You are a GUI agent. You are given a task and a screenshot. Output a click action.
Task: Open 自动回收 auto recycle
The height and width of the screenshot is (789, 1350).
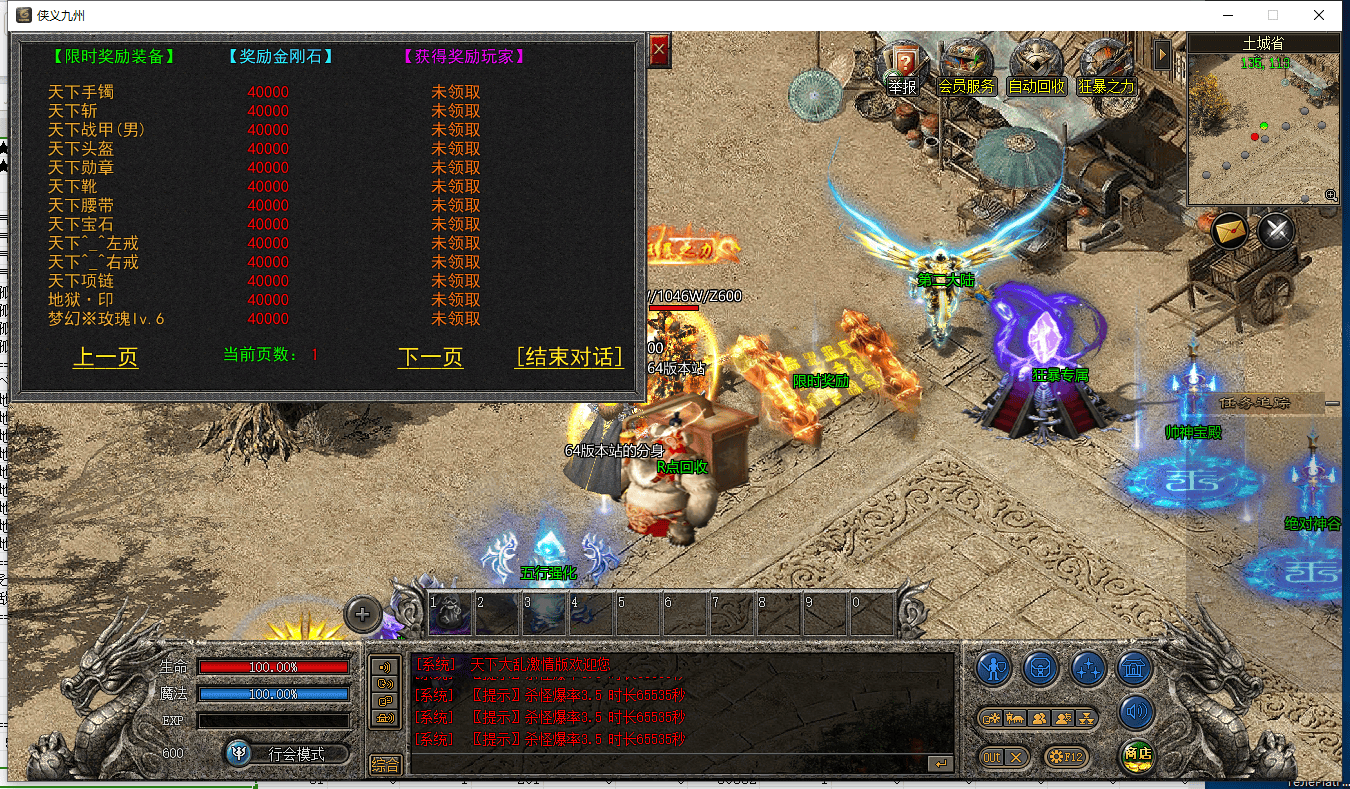[1037, 68]
